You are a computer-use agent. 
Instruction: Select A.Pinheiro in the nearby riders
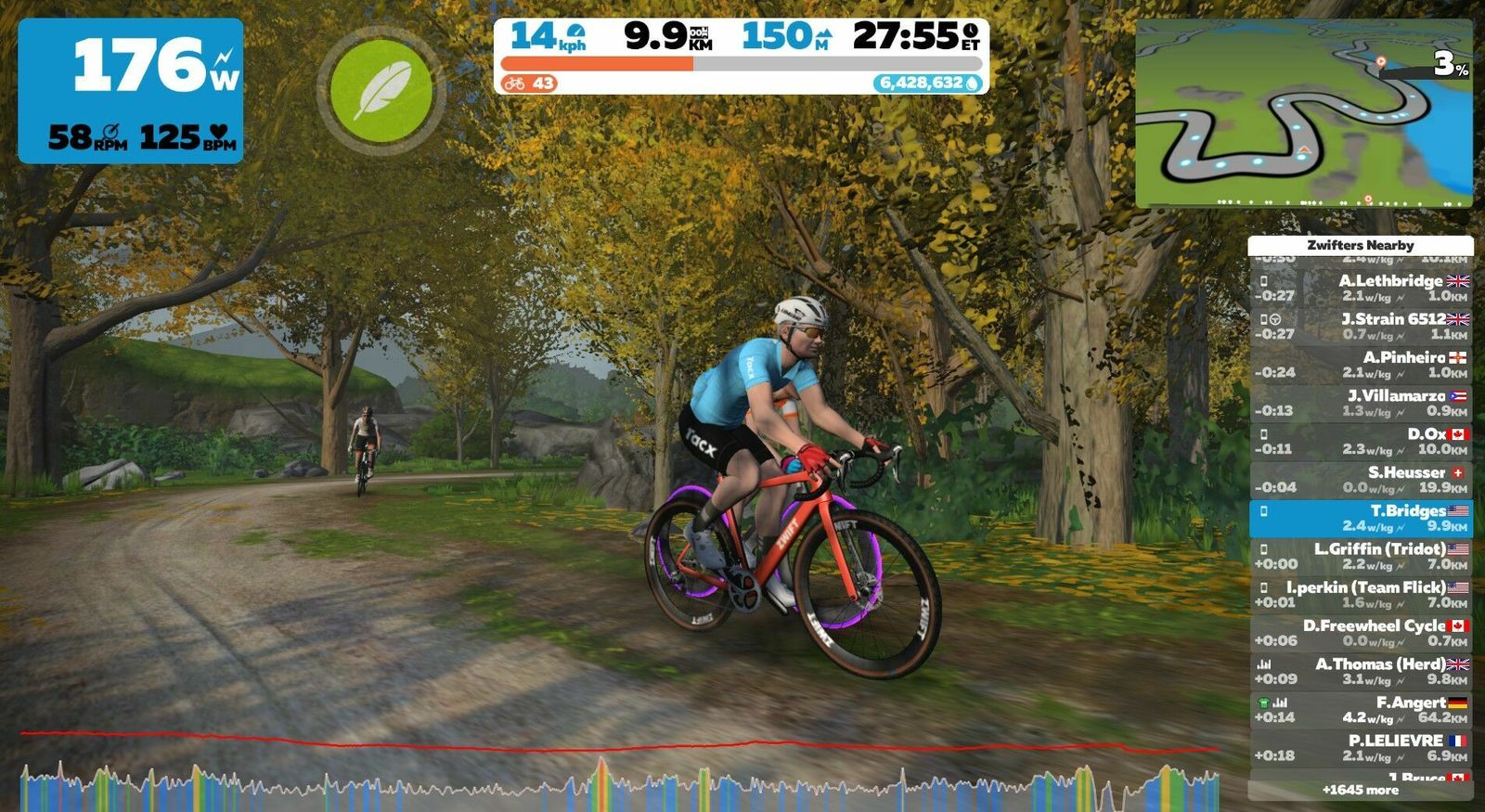coord(1361,364)
